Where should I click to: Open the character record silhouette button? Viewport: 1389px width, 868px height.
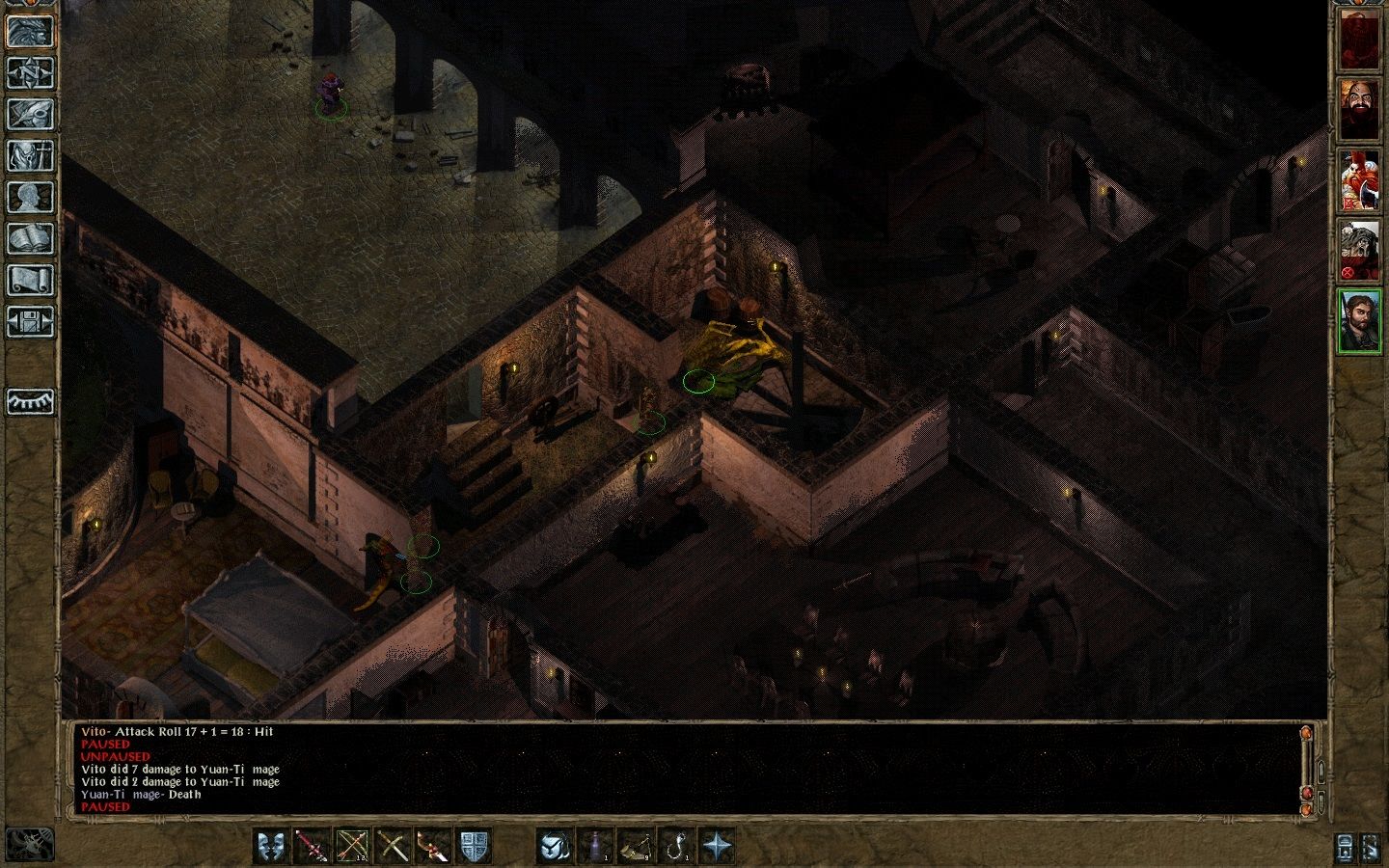coord(30,197)
